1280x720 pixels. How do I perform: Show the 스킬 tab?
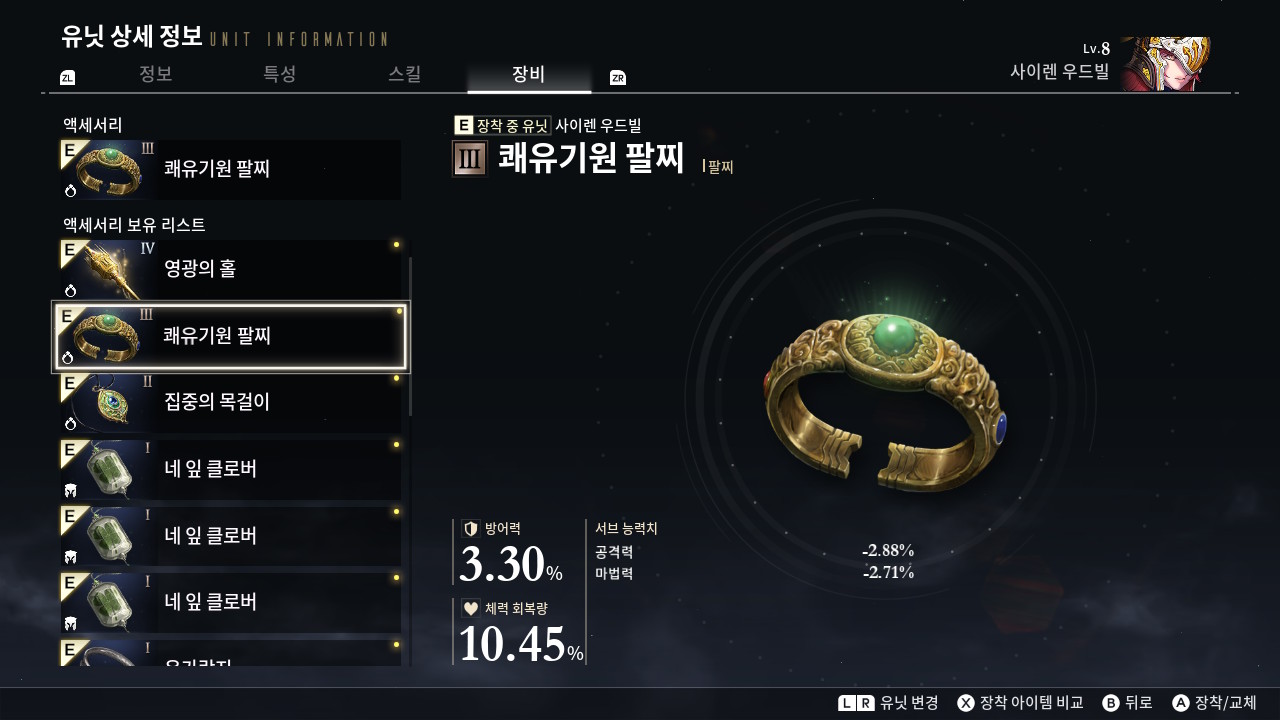pos(404,74)
